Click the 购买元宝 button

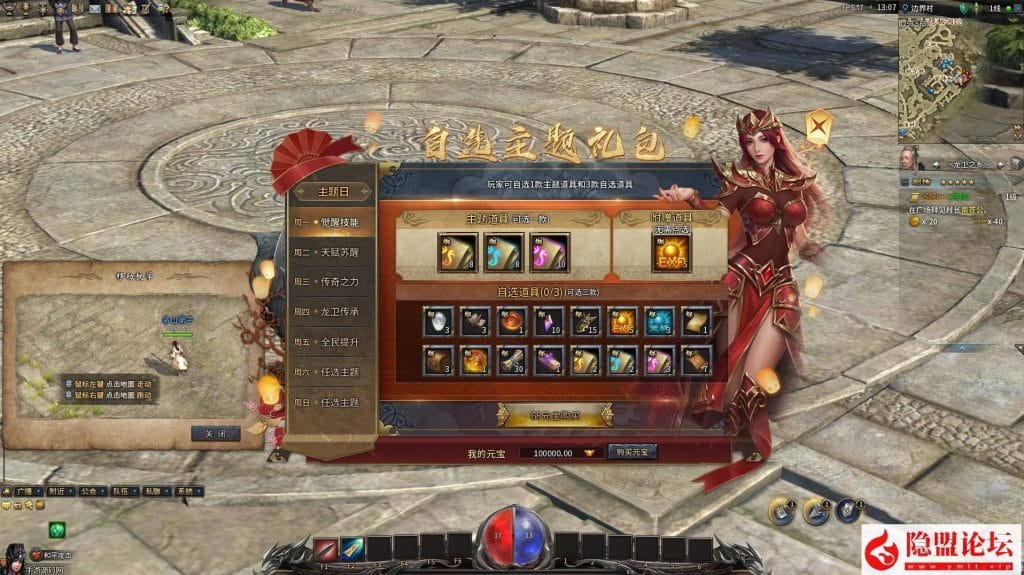[633, 452]
